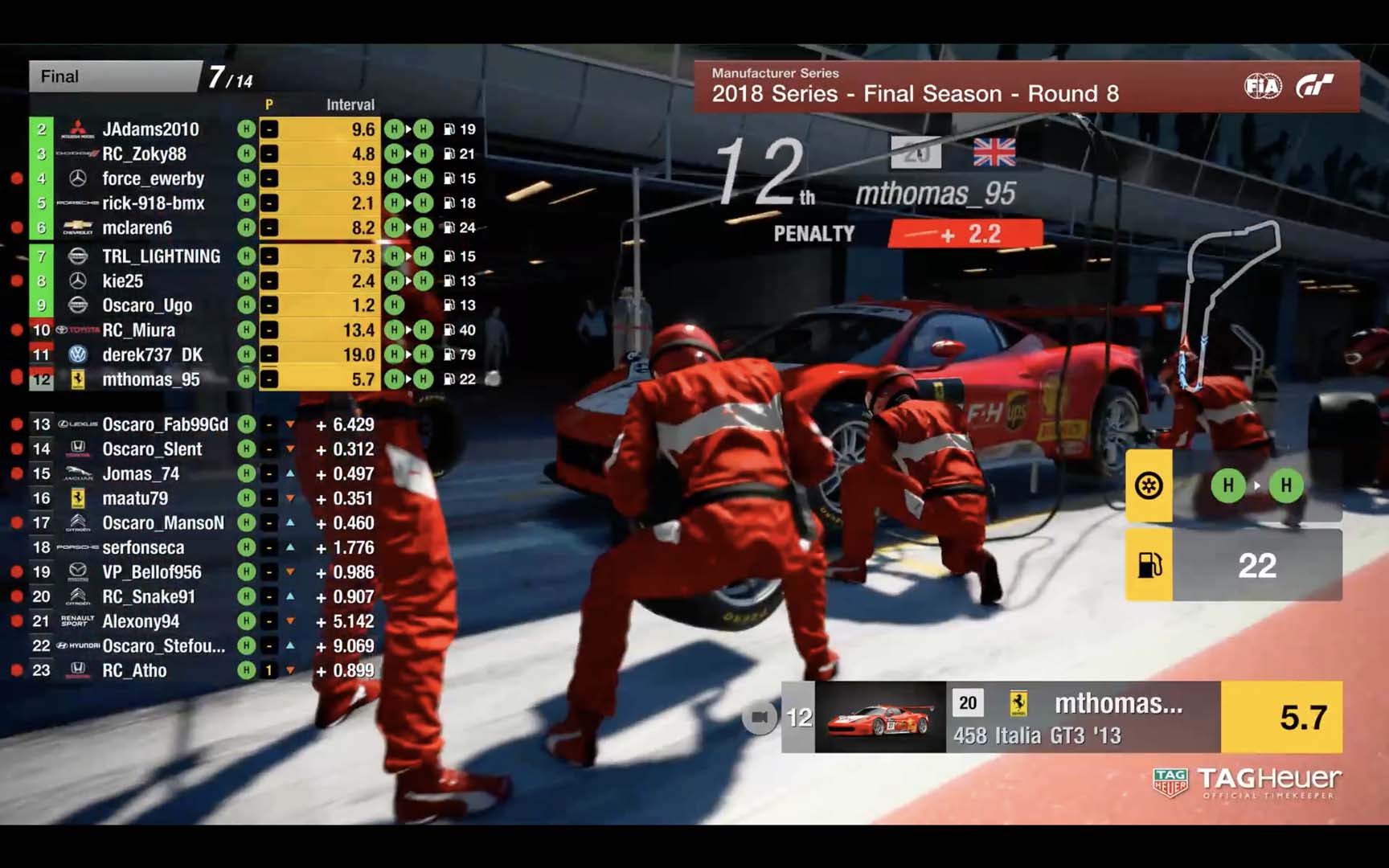
Task: Select JAdams2010 in the leaderboard
Action: click(150, 129)
